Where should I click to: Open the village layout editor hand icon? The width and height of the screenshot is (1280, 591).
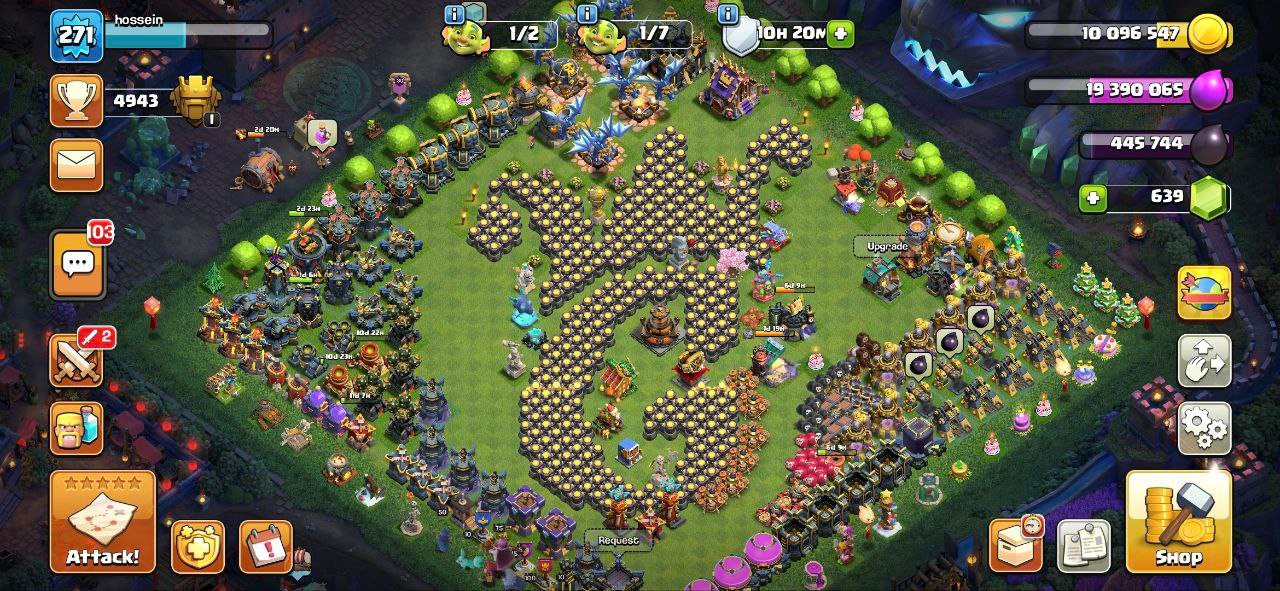[x=1204, y=361]
